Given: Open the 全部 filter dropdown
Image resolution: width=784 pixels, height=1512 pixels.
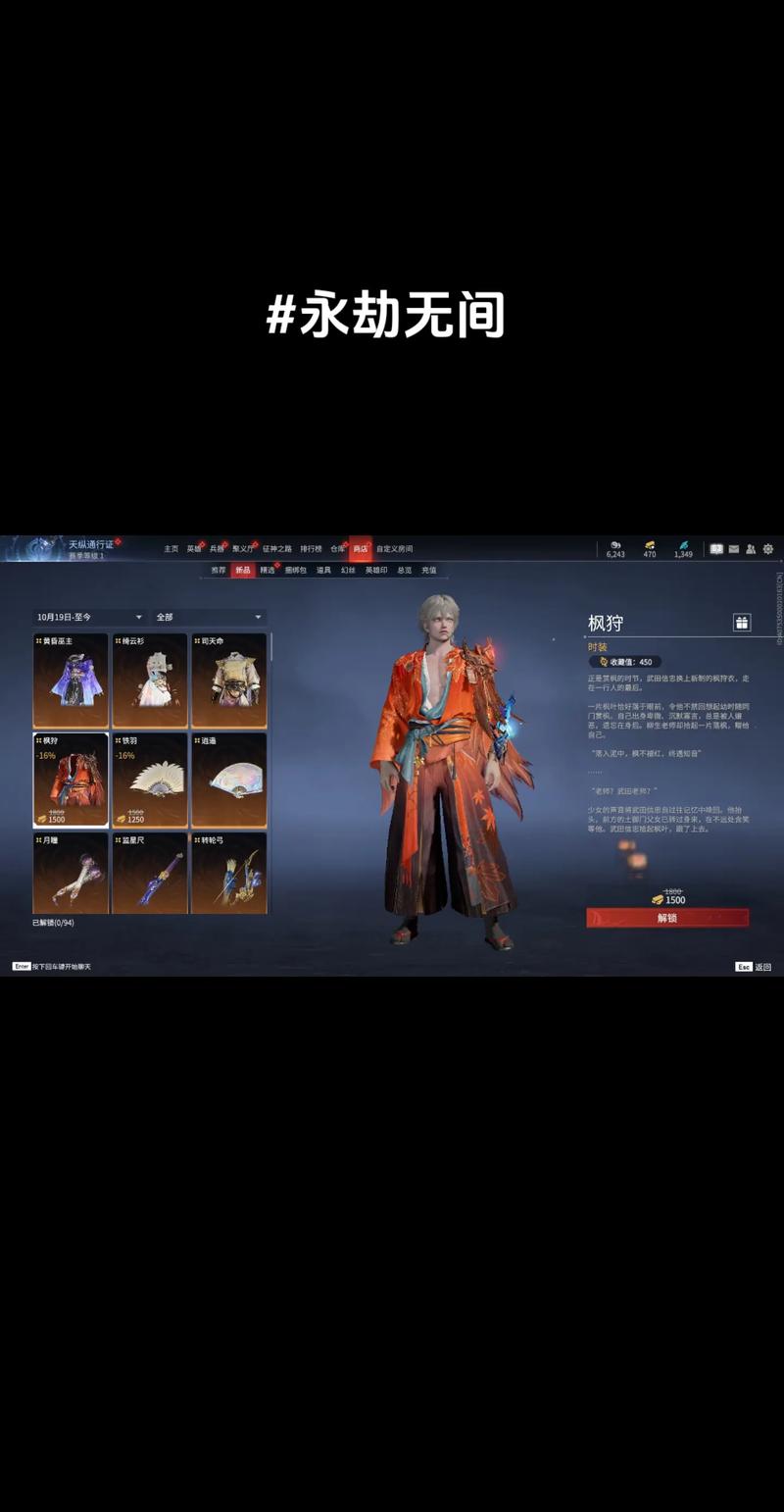Looking at the screenshot, I should [208, 617].
